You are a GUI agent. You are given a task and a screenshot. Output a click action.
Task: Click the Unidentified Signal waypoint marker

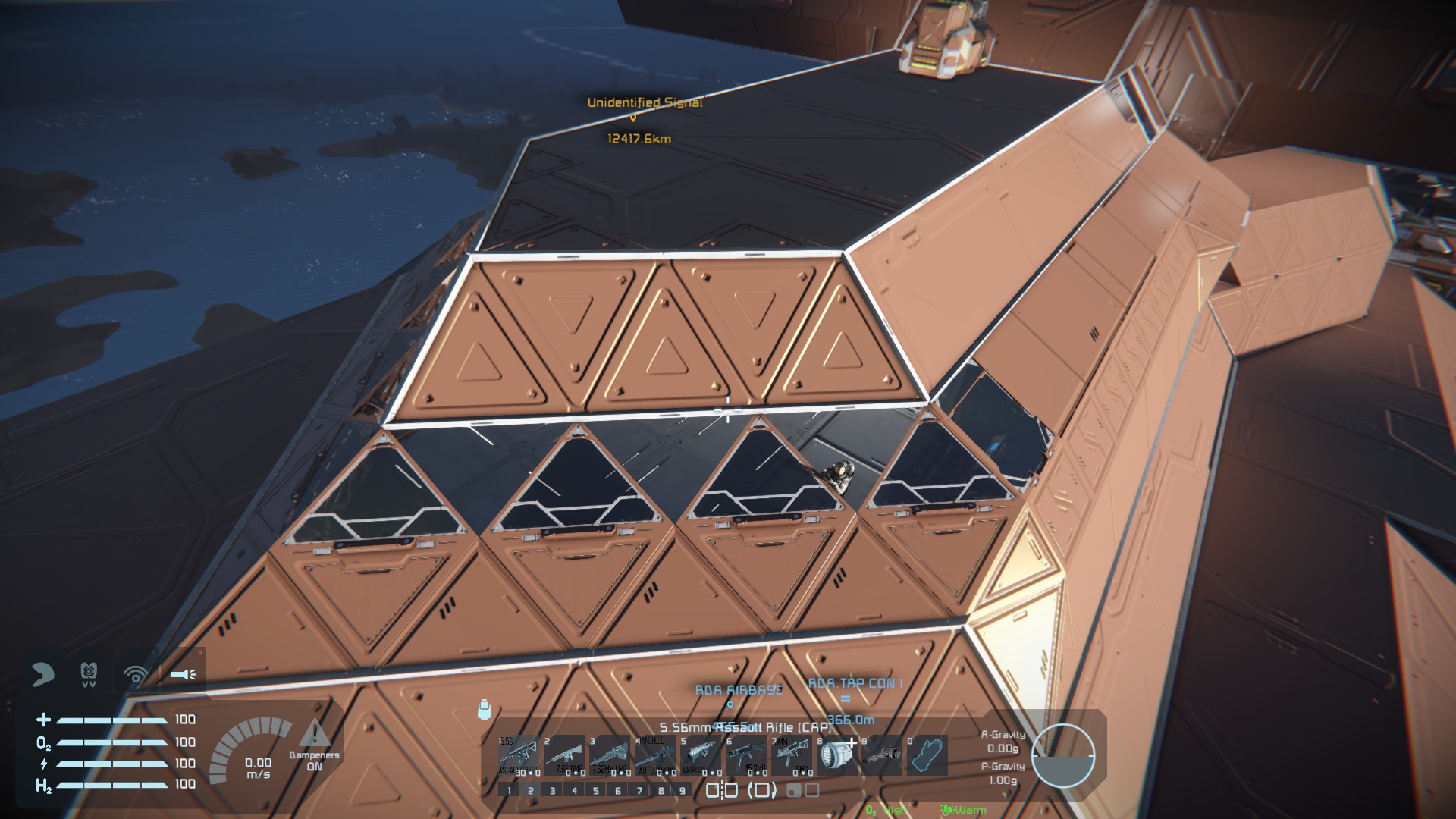633,118
